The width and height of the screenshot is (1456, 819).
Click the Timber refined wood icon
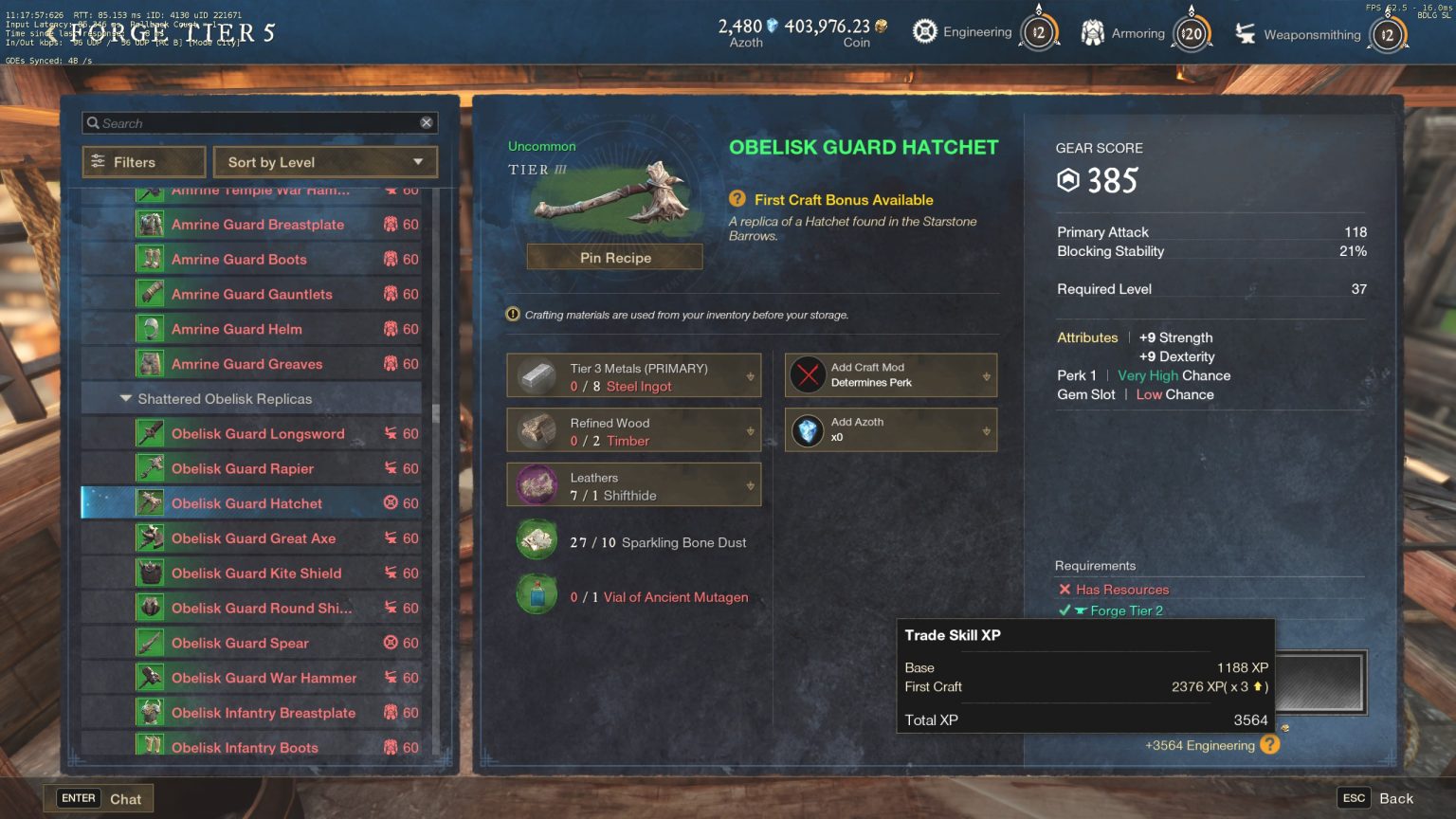click(x=537, y=429)
